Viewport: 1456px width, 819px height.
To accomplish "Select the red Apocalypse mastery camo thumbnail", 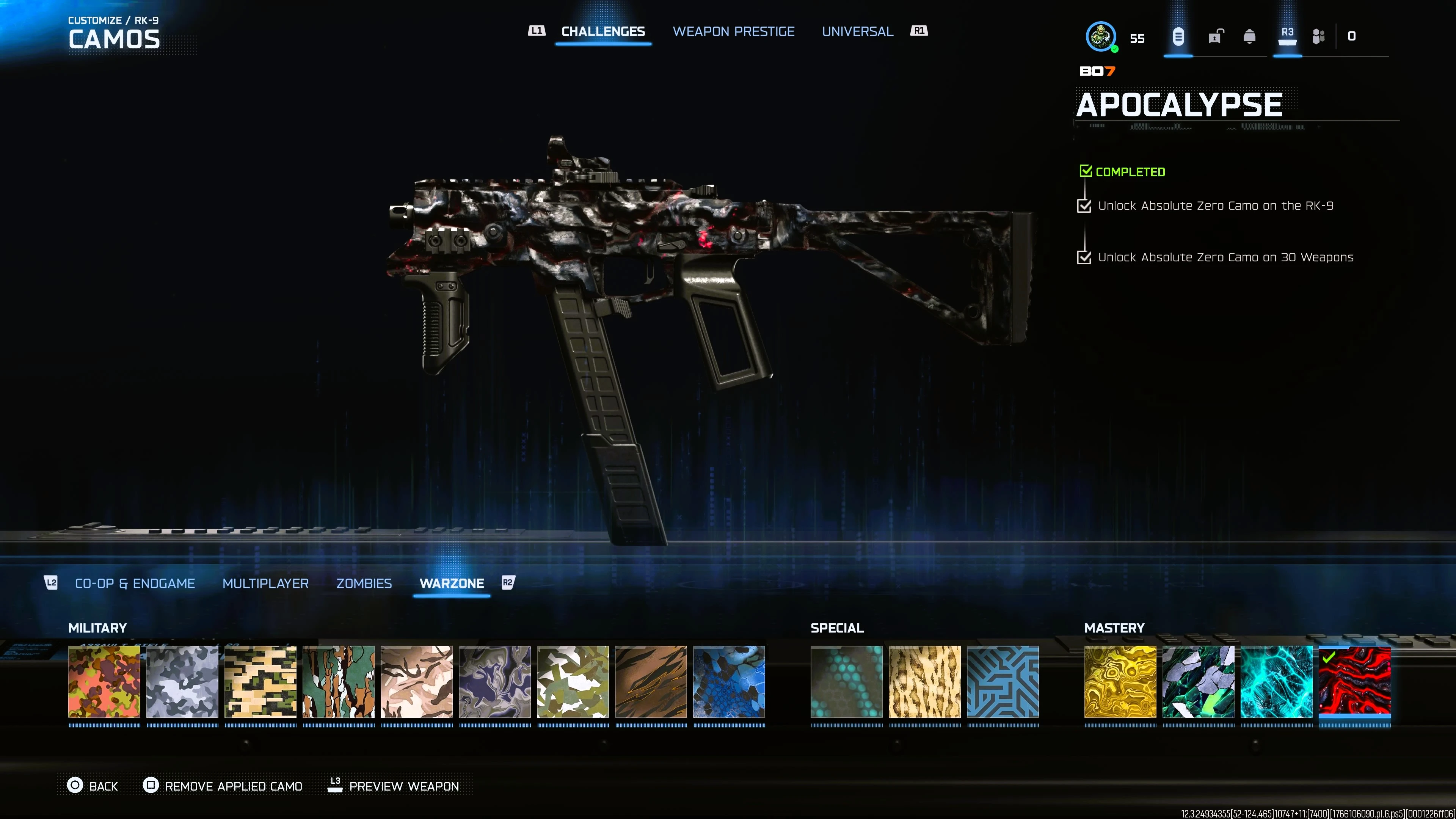I will click(1354, 682).
